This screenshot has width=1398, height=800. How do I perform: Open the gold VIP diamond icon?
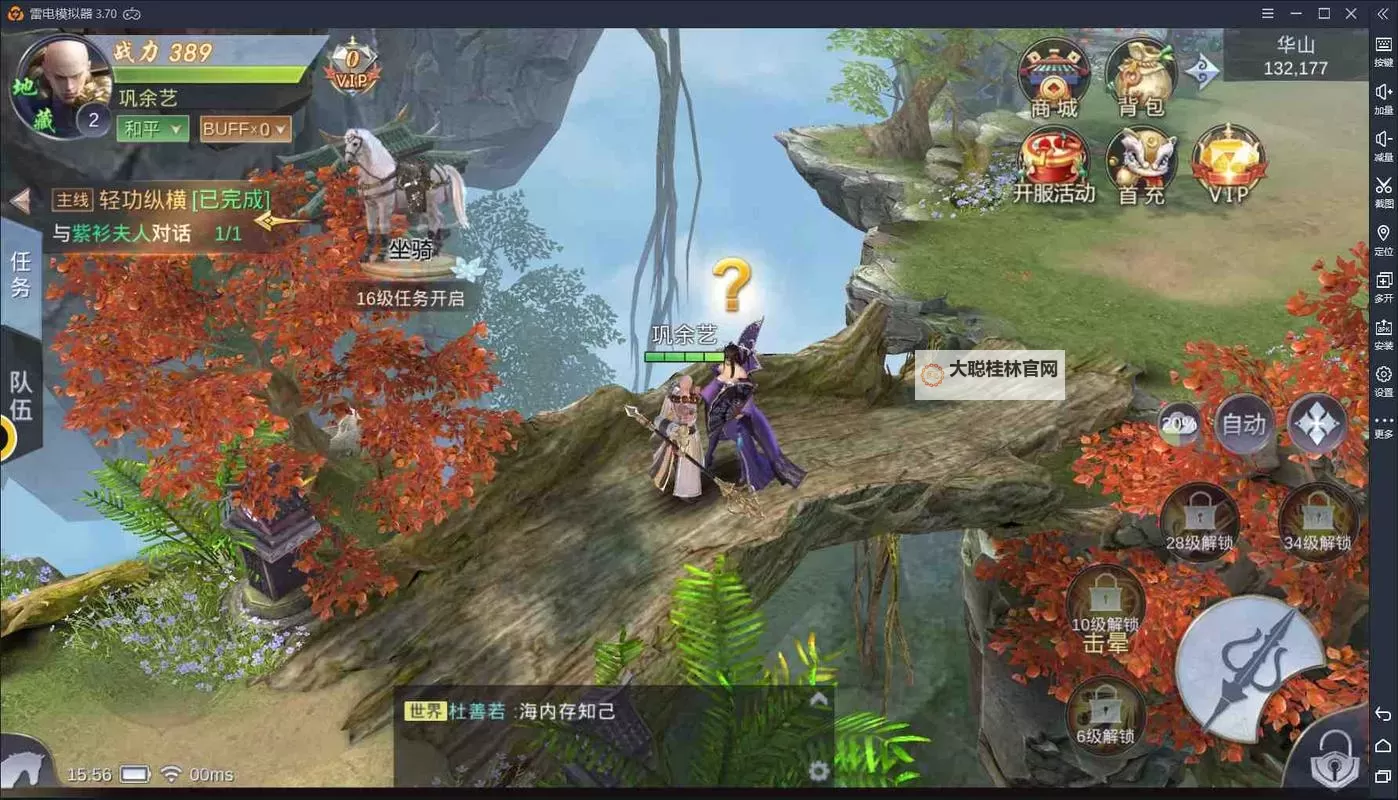pos(1229,160)
